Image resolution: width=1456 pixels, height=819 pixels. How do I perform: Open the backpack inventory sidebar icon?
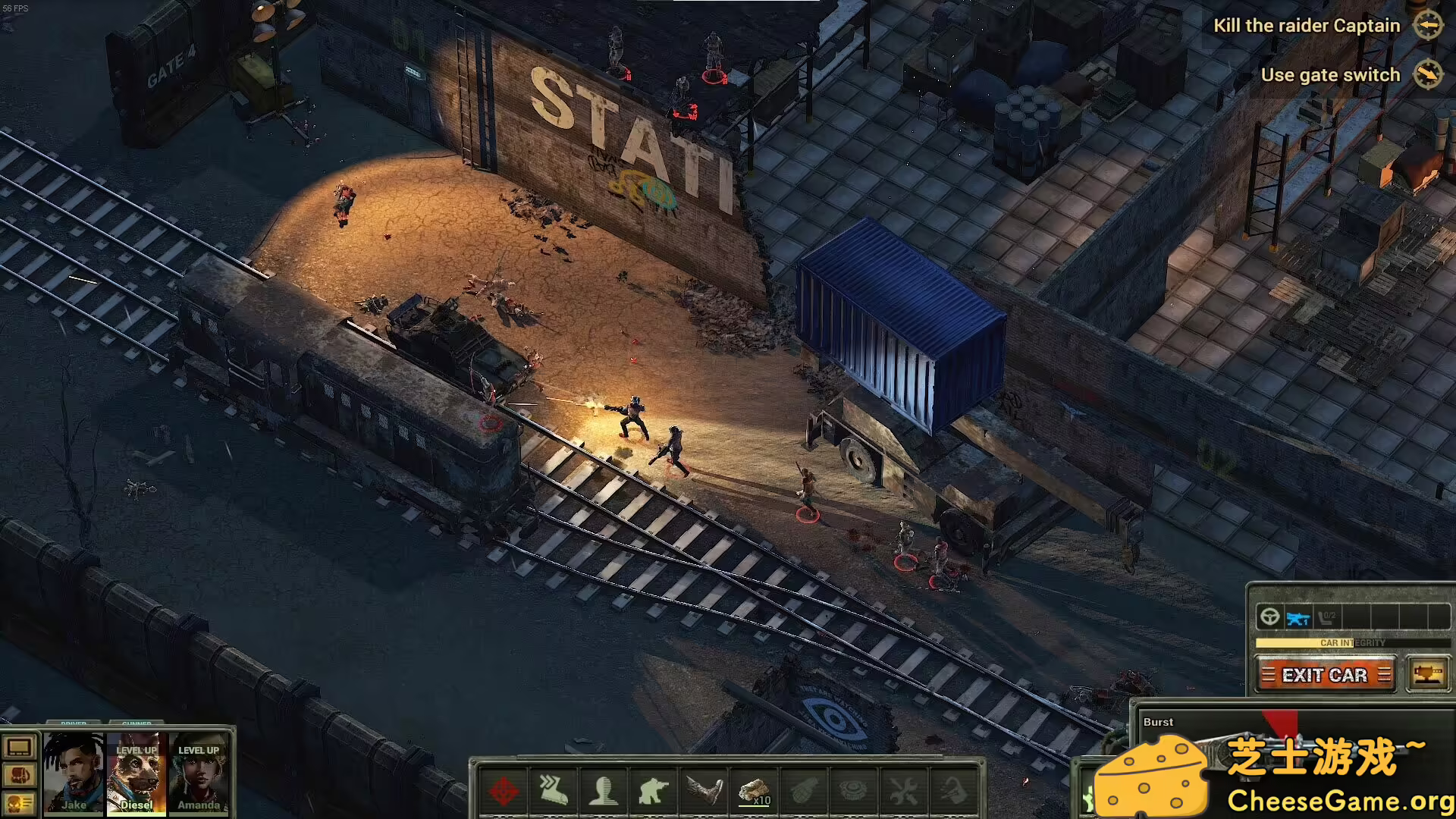[18, 775]
